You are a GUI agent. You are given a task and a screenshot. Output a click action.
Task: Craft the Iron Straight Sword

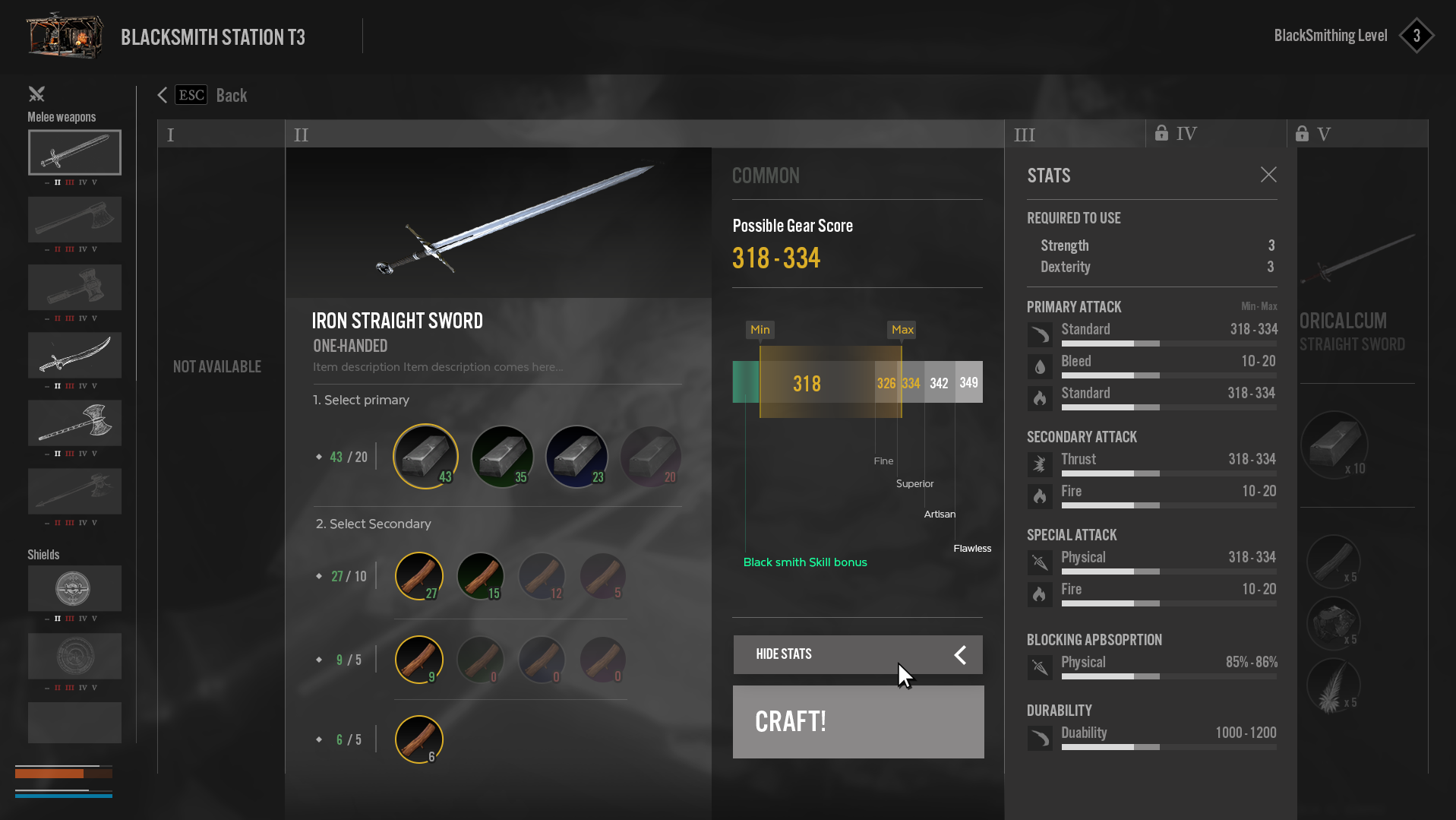click(857, 721)
